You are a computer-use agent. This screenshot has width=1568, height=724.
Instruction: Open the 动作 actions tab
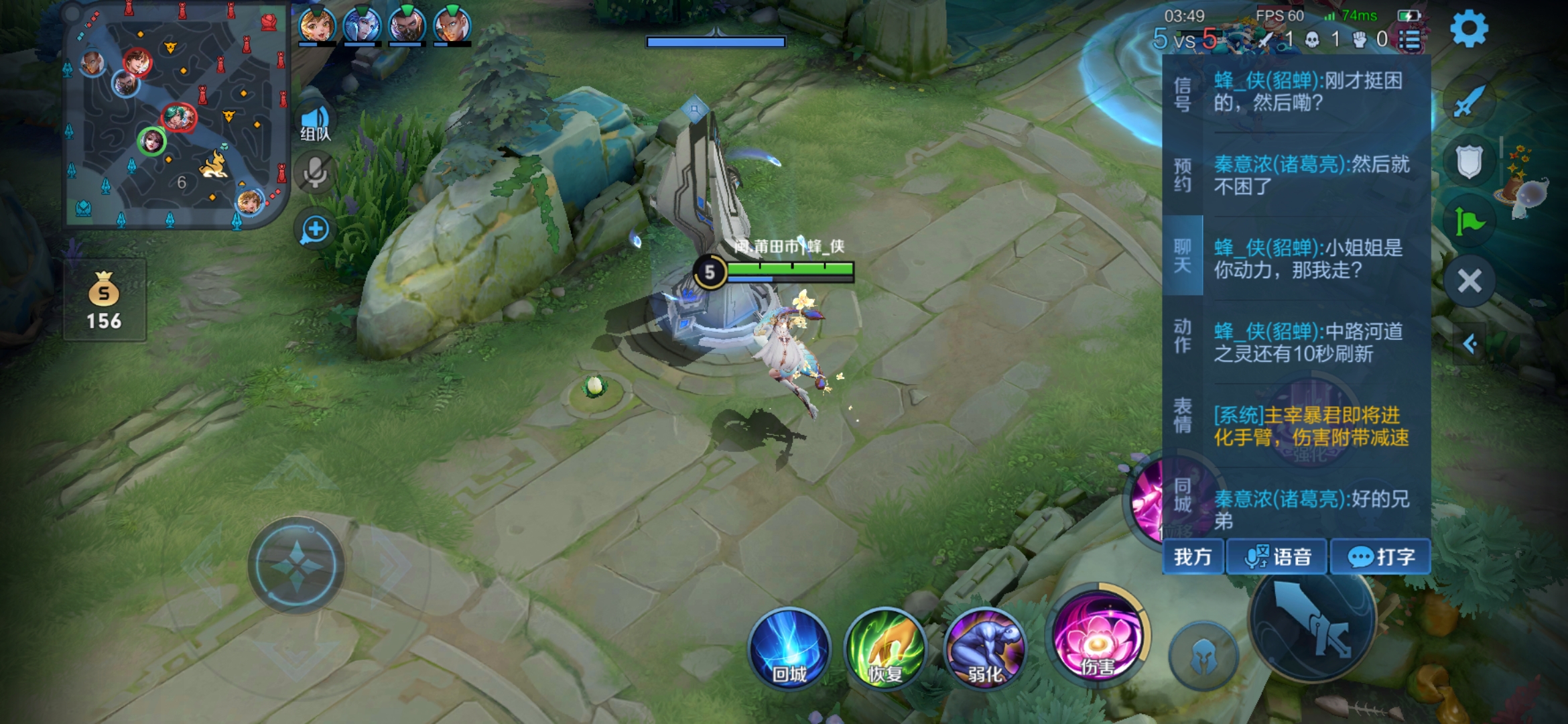click(1183, 336)
